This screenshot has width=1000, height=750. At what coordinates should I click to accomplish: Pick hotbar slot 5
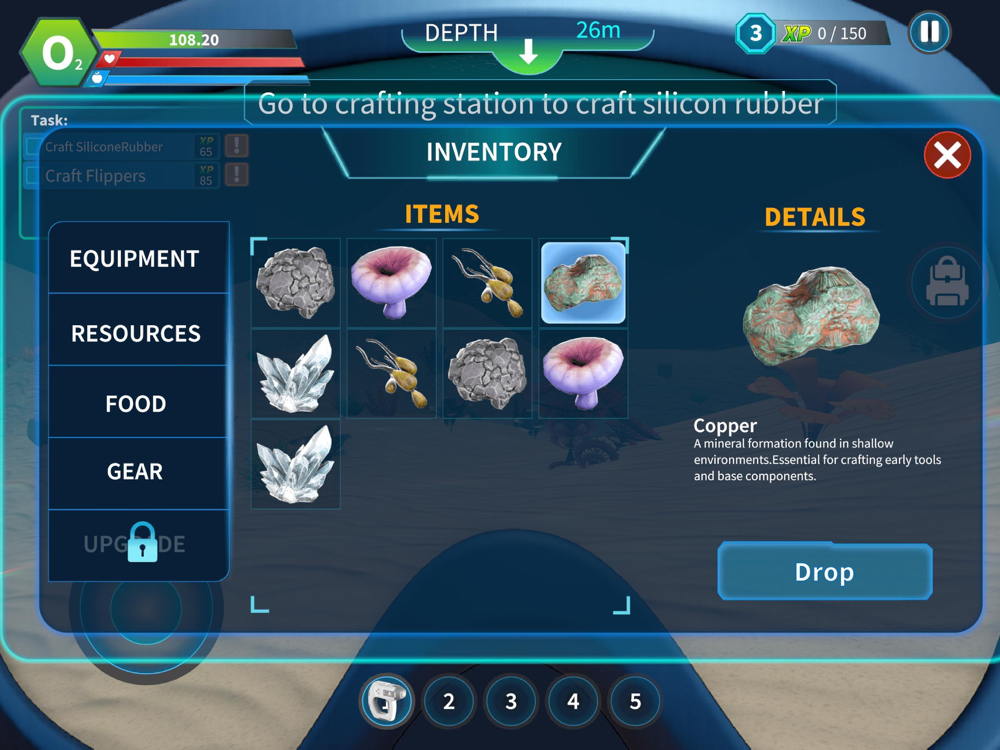coord(635,702)
